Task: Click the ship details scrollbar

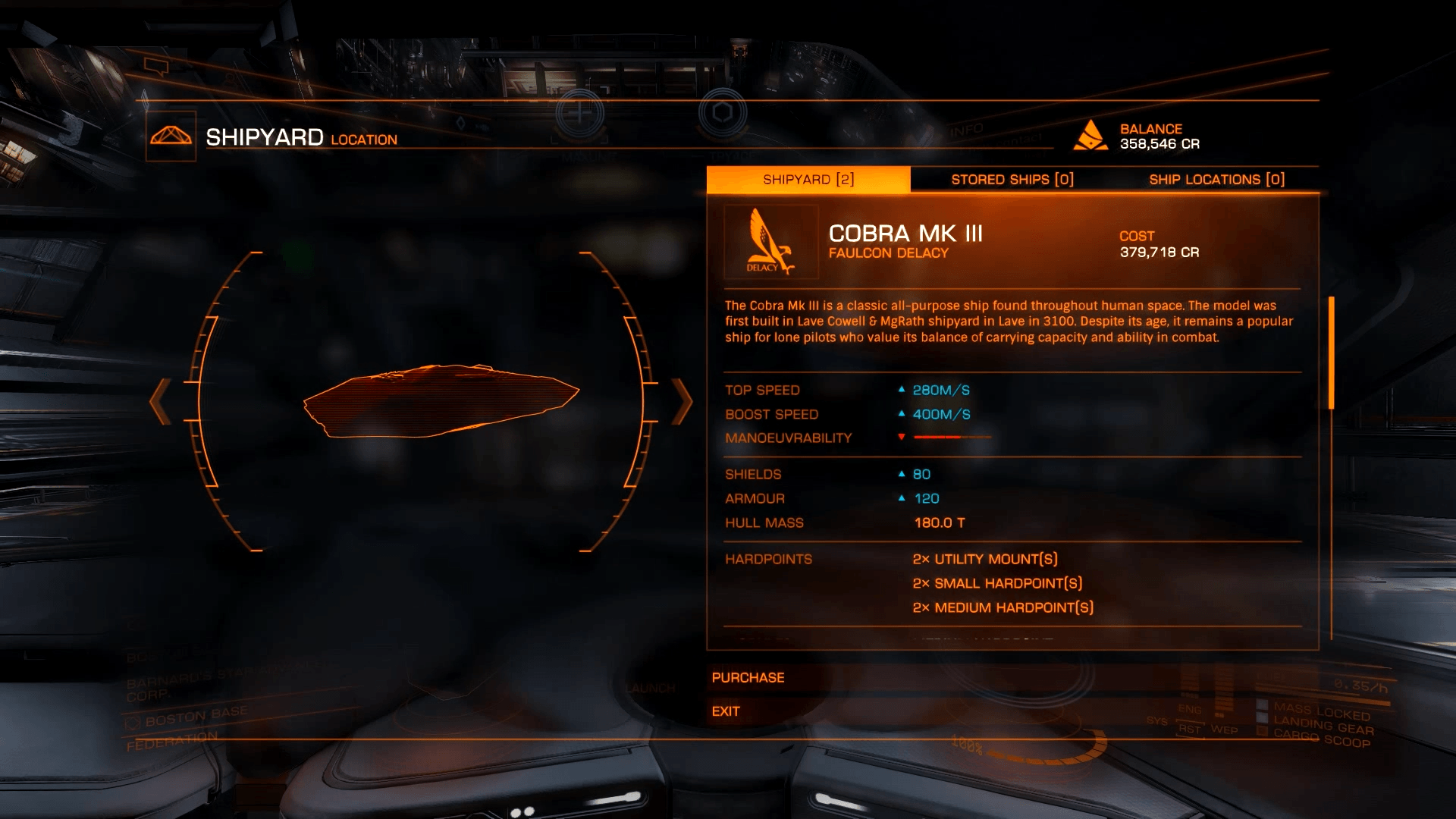Action: tap(1331, 353)
